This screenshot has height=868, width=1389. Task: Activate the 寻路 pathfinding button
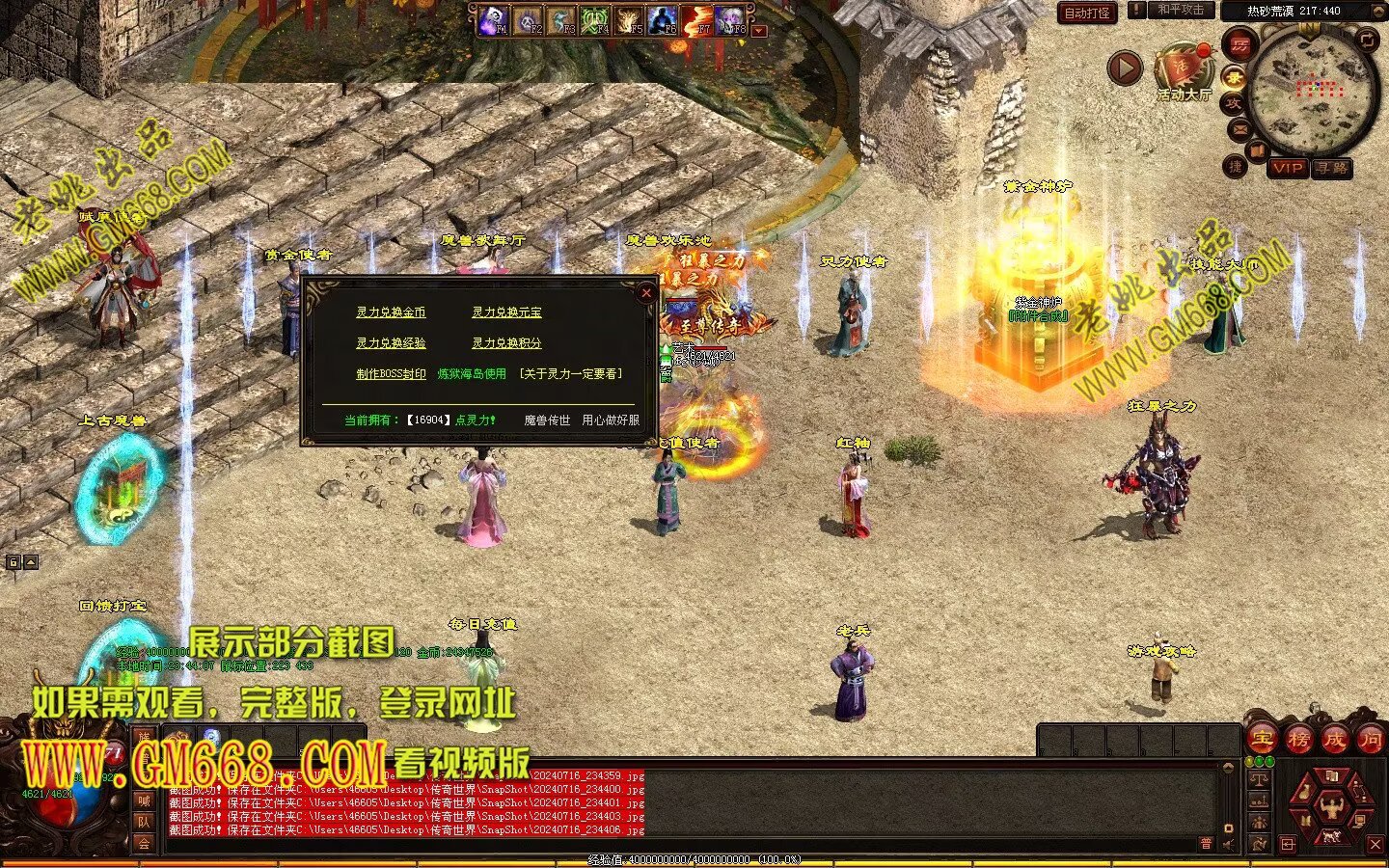[1332, 168]
